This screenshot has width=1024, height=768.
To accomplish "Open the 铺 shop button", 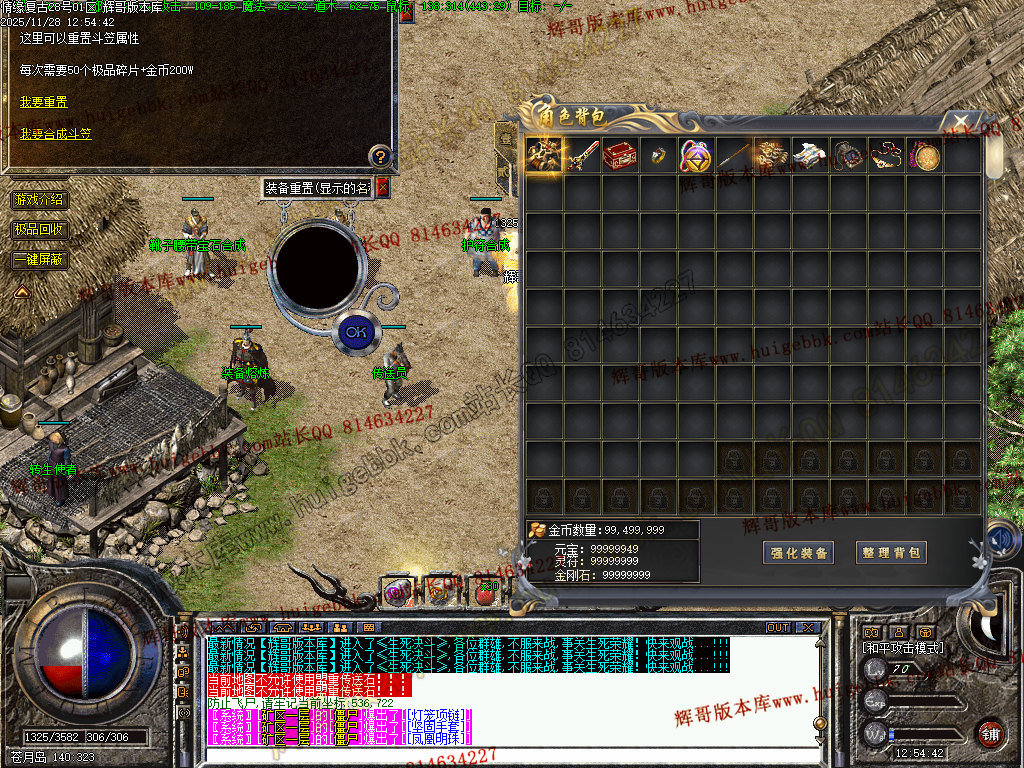I will click(990, 733).
